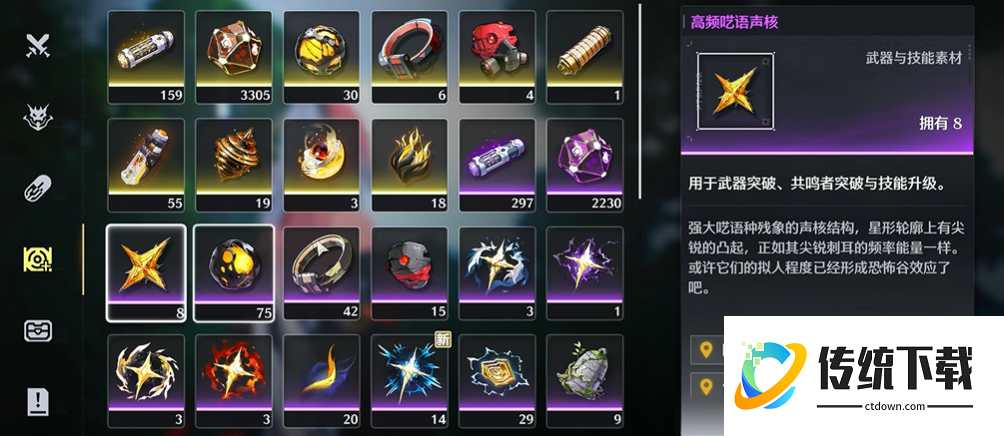The image size is (1004, 436).
Task: Switch to the exclamation mark items tab
Action: tap(38, 402)
